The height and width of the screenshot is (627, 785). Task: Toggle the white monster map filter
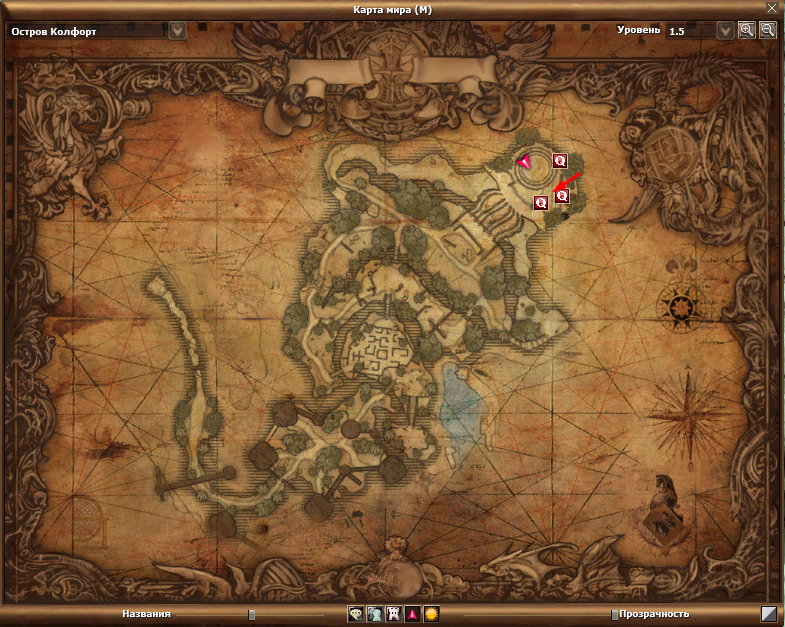pyautogui.click(x=393, y=613)
